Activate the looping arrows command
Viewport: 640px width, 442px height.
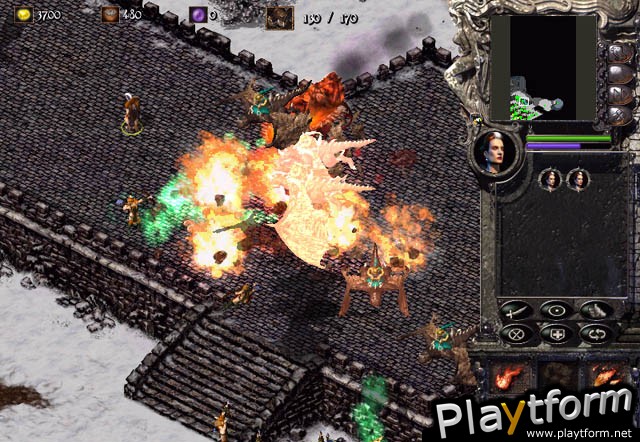click(x=595, y=334)
